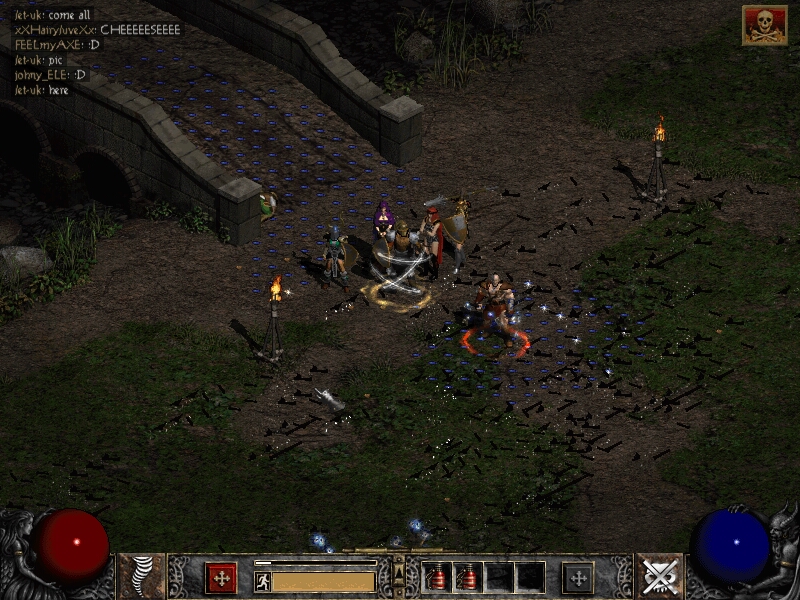Viewport: 800px width, 600px height.
Task: Expand the mini panel arrow button
Action: pyautogui.click(x=399, y=573)
